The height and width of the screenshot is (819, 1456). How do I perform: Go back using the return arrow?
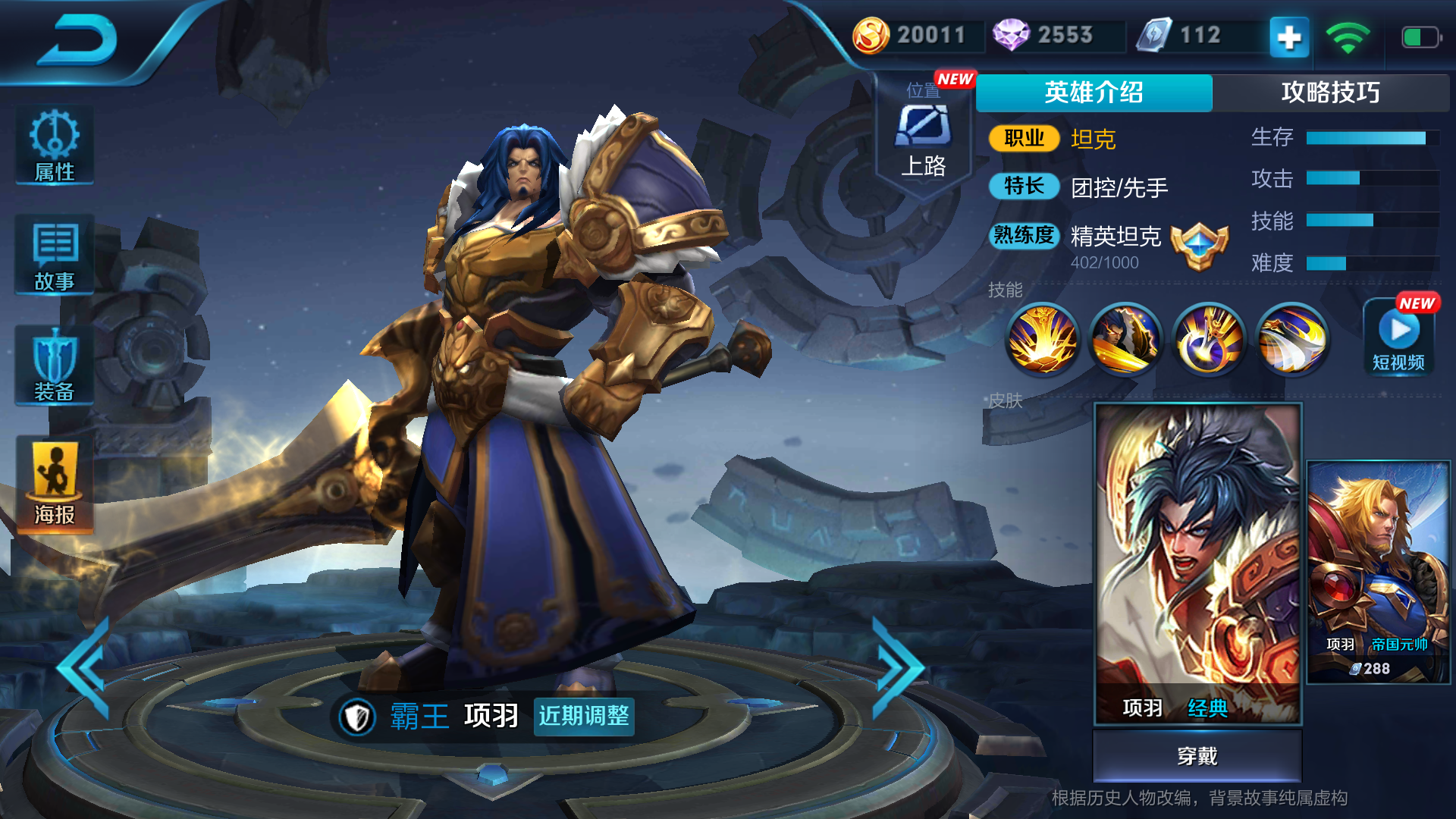pyautogui.click(x=78, y=42)
